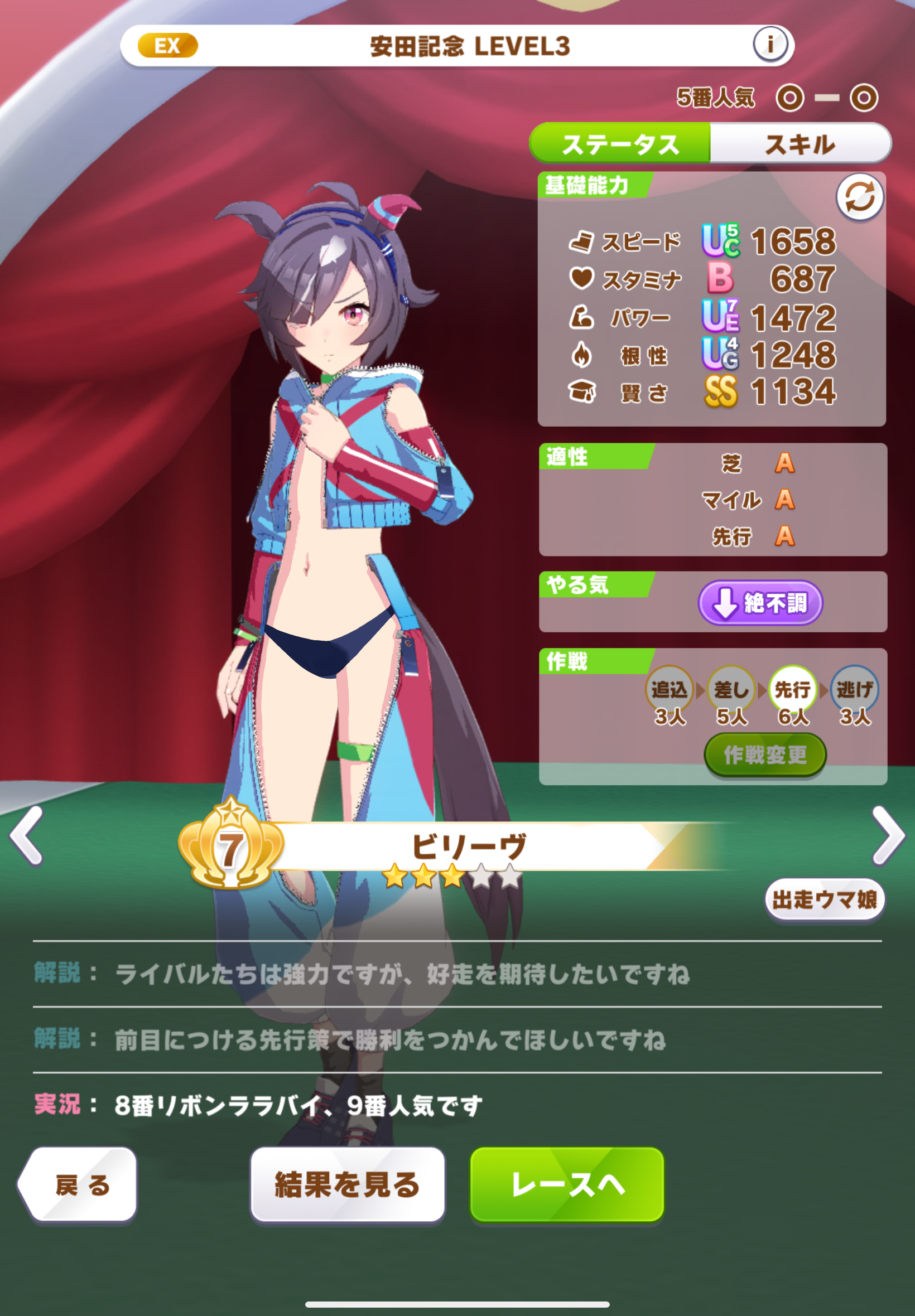The height and width of the screenshot is (1316, 915).
Task: Open 作戦変更 to change strategy
Action: (x=765, y=754)
